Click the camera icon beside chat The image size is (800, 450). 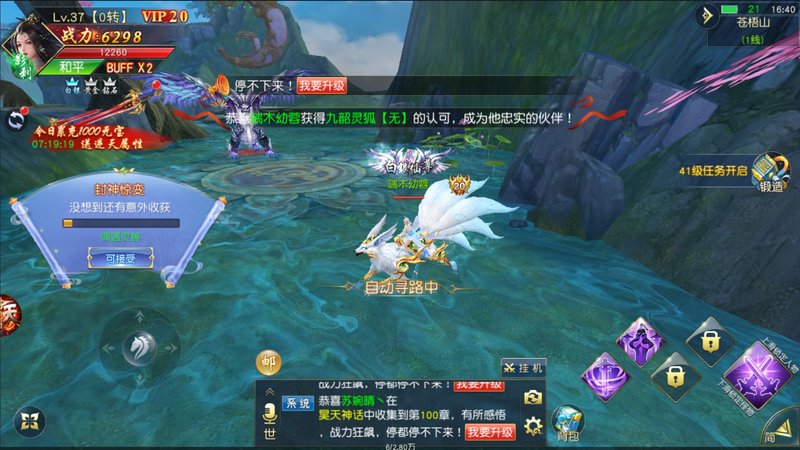click(x=533, y=397)
